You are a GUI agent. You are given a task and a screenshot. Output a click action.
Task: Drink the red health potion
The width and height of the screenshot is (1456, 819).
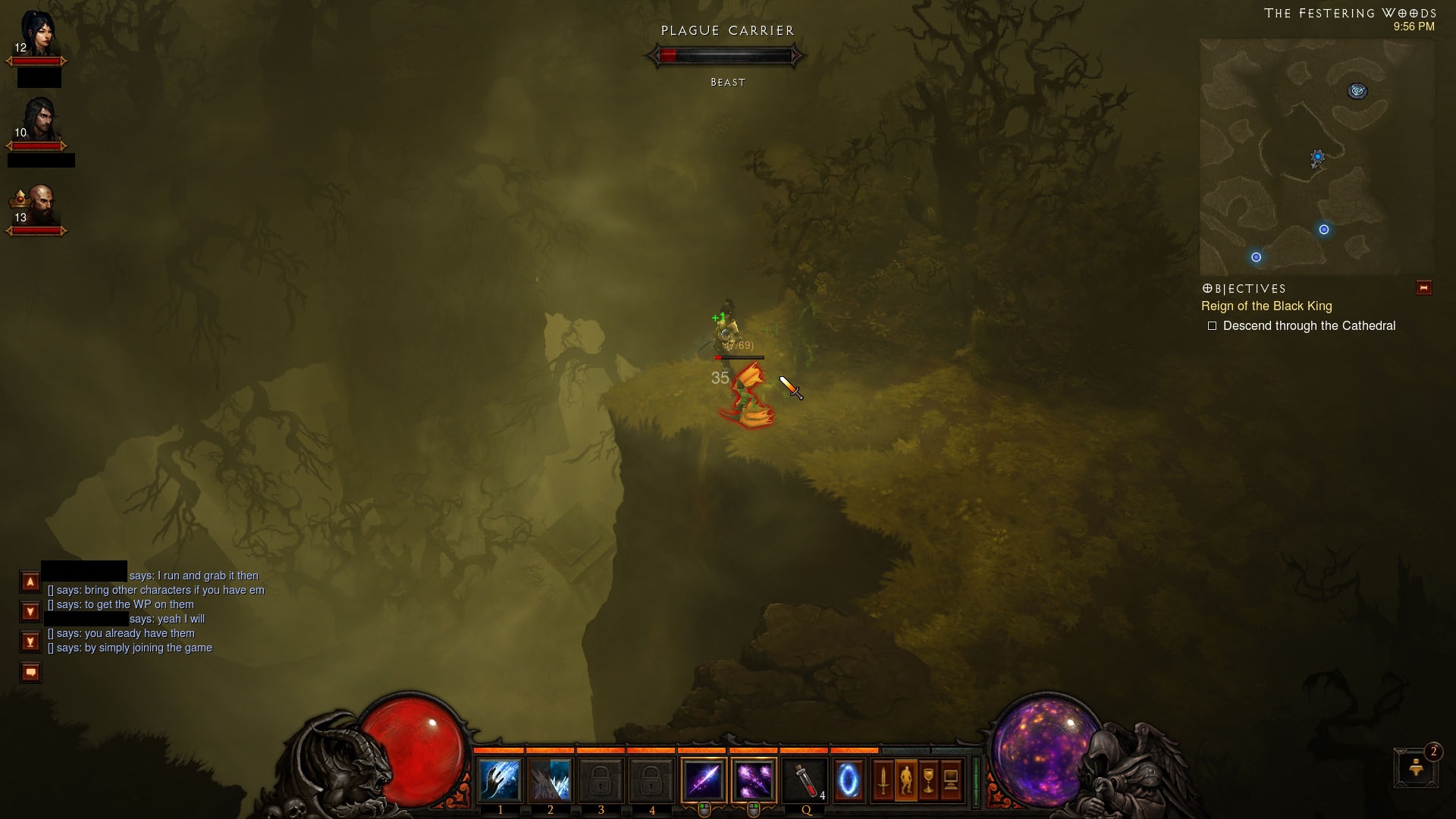click(805, 780)
